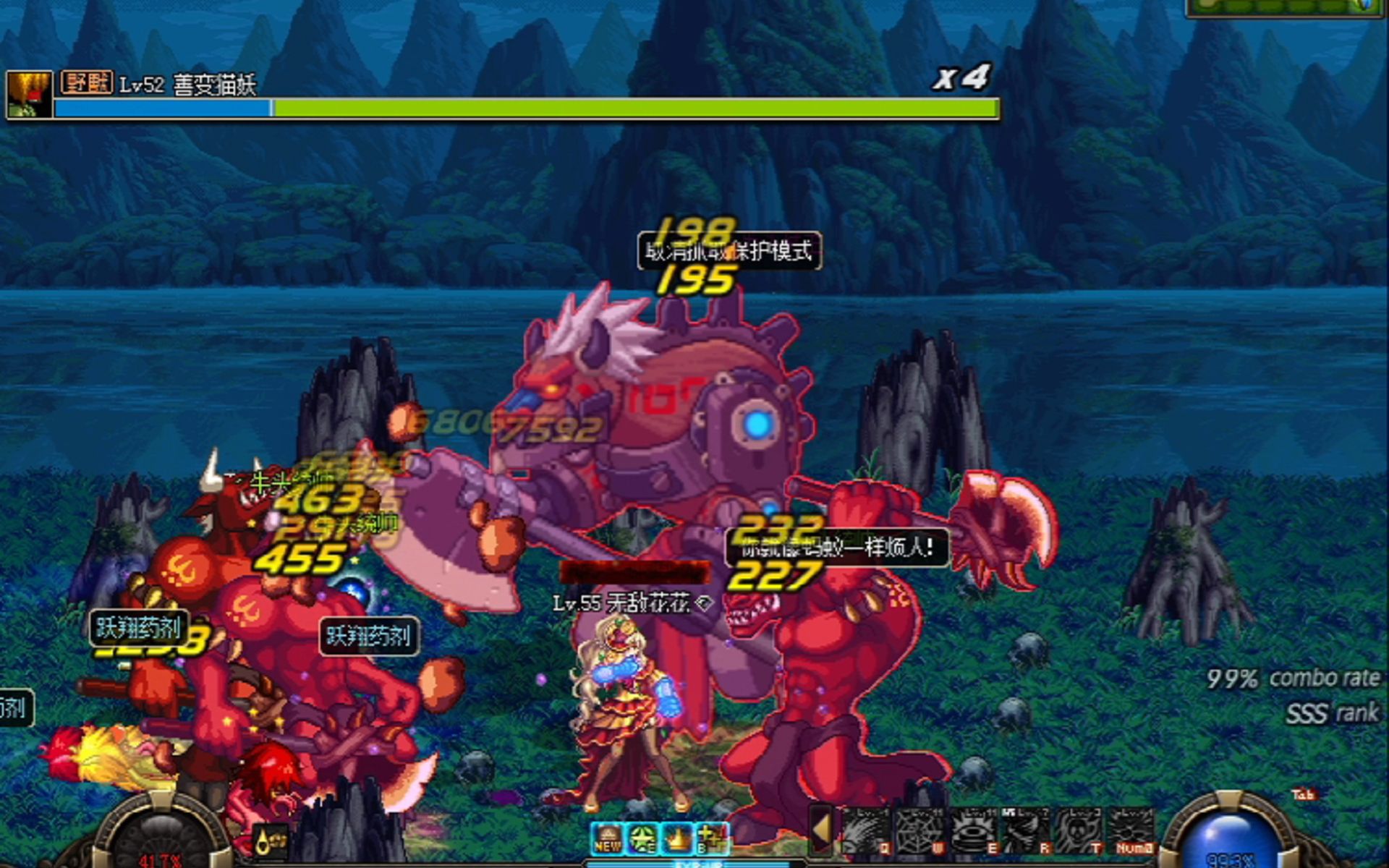Use the spider web skill on W
This screenshot has height=868, width=1389.
[919, 830]
